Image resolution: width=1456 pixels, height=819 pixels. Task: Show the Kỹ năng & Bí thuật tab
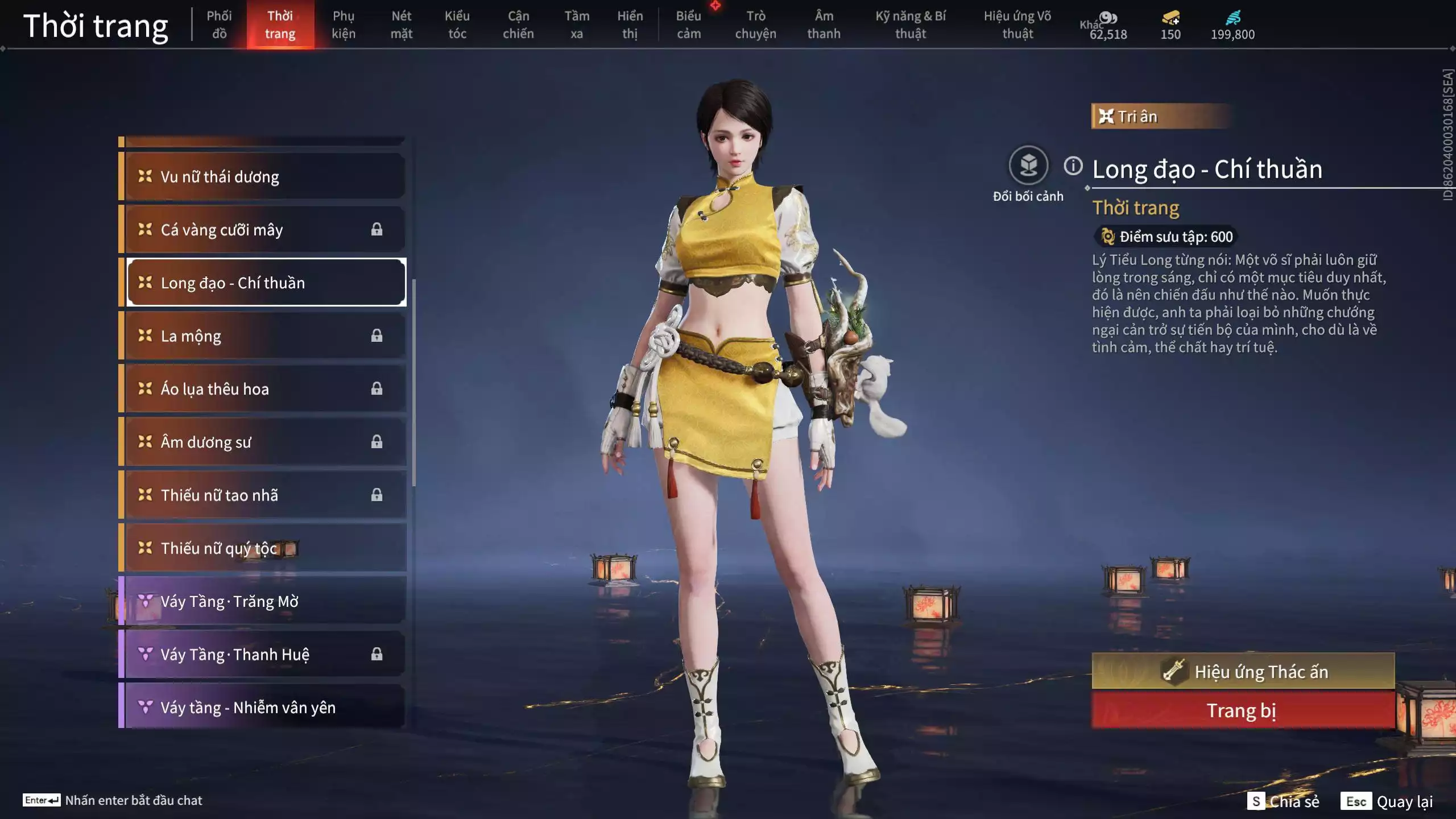click(911, 24)
